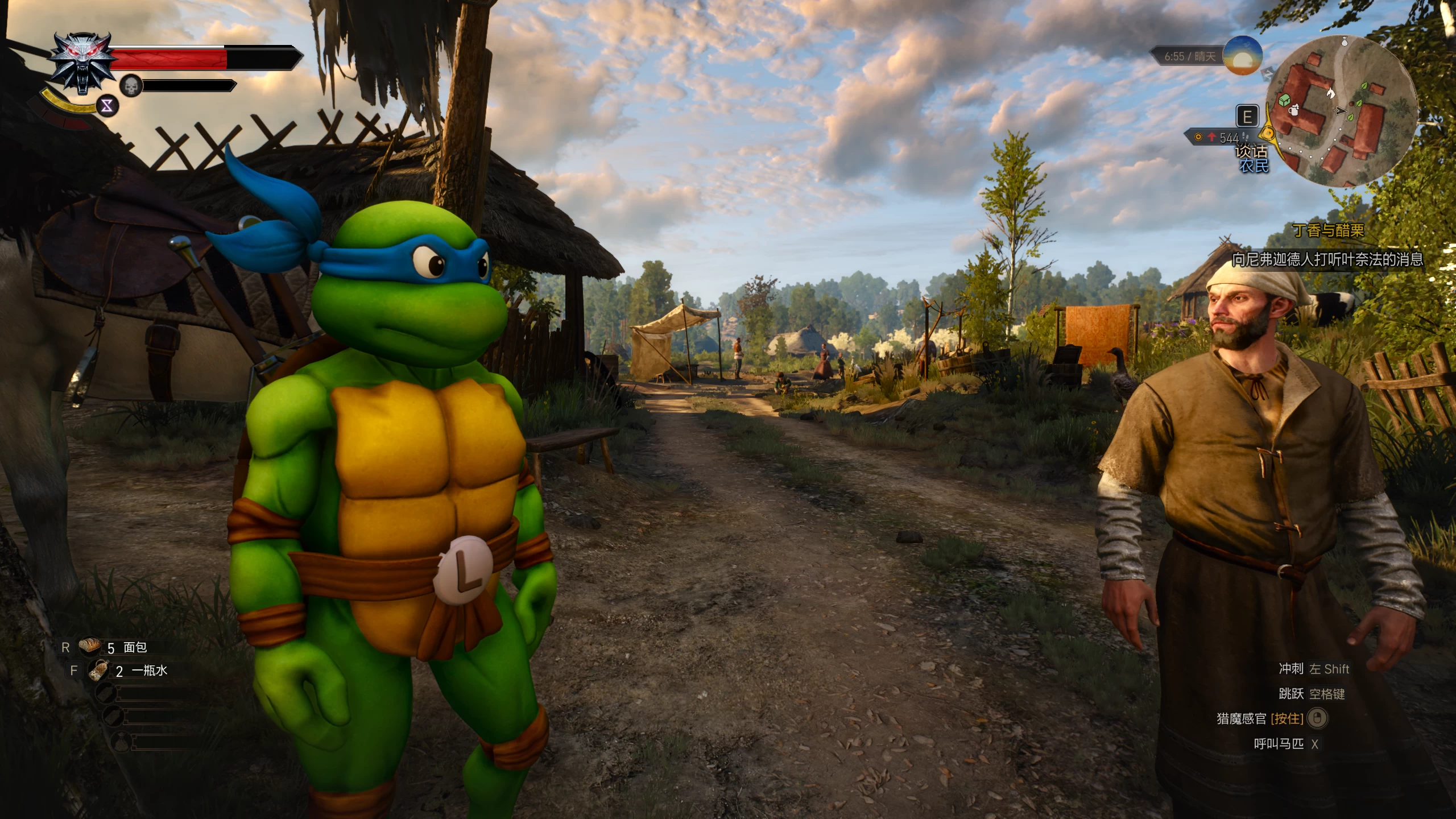Screen dimensions: 1456x819
Task: Open the tracked quest 丁香与醋栗
Action: pyautogui.click(x=1328, y=230)
